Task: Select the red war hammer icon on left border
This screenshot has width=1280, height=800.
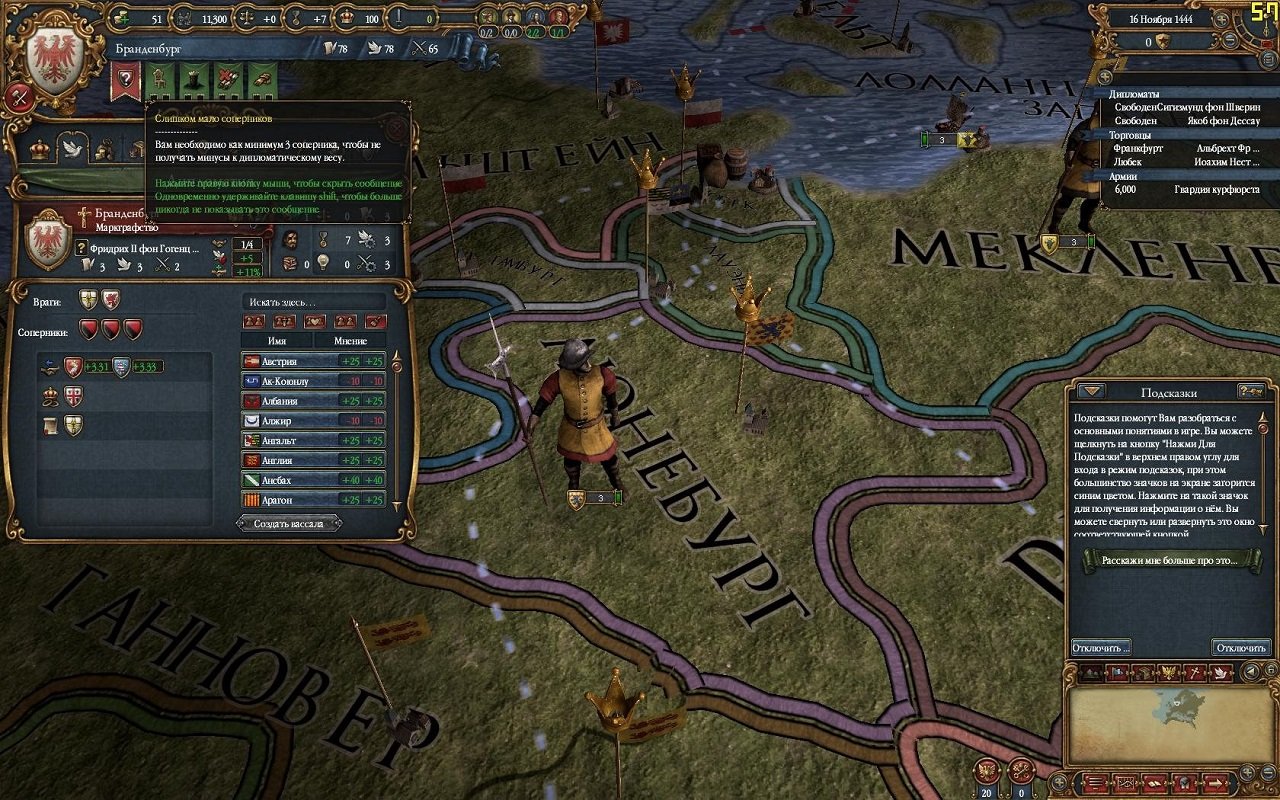Action: coord(19,96)
